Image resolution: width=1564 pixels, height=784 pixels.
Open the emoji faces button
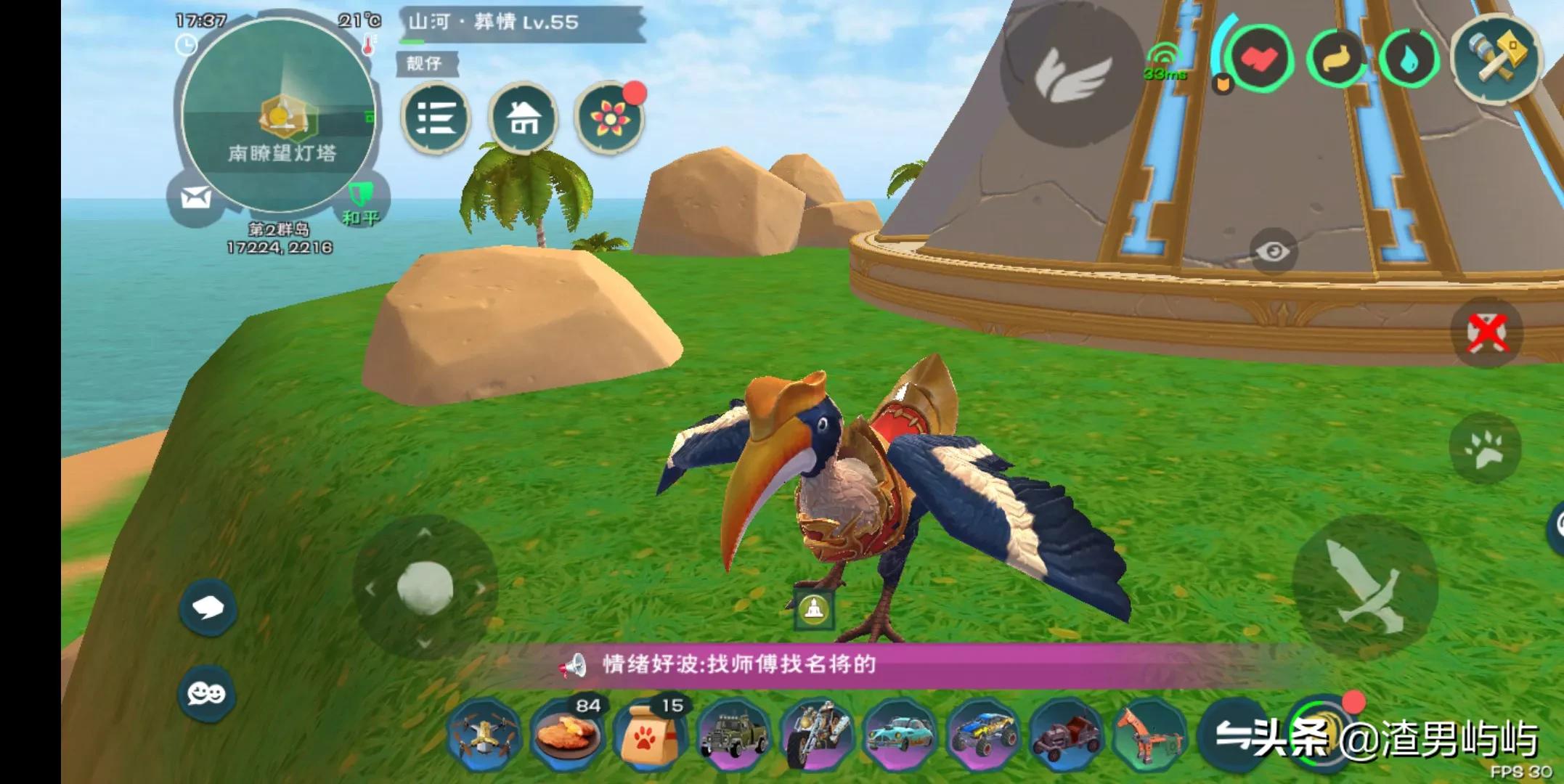tap(206, 694)
